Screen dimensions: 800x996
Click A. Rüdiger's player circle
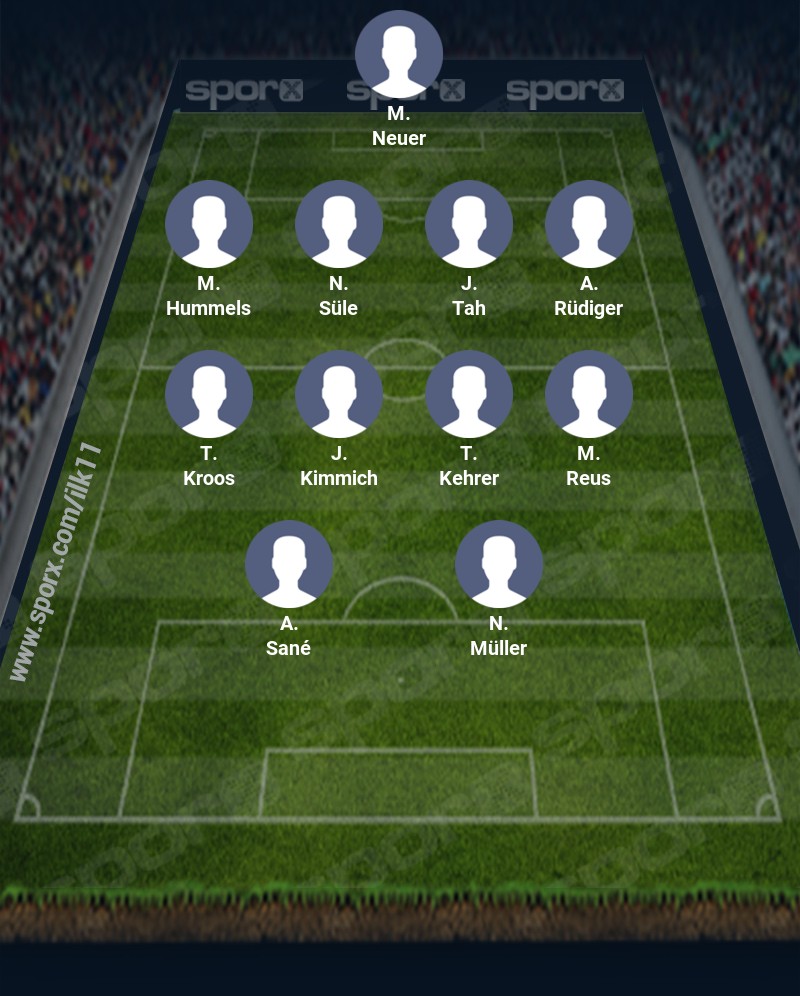(589, 224)
